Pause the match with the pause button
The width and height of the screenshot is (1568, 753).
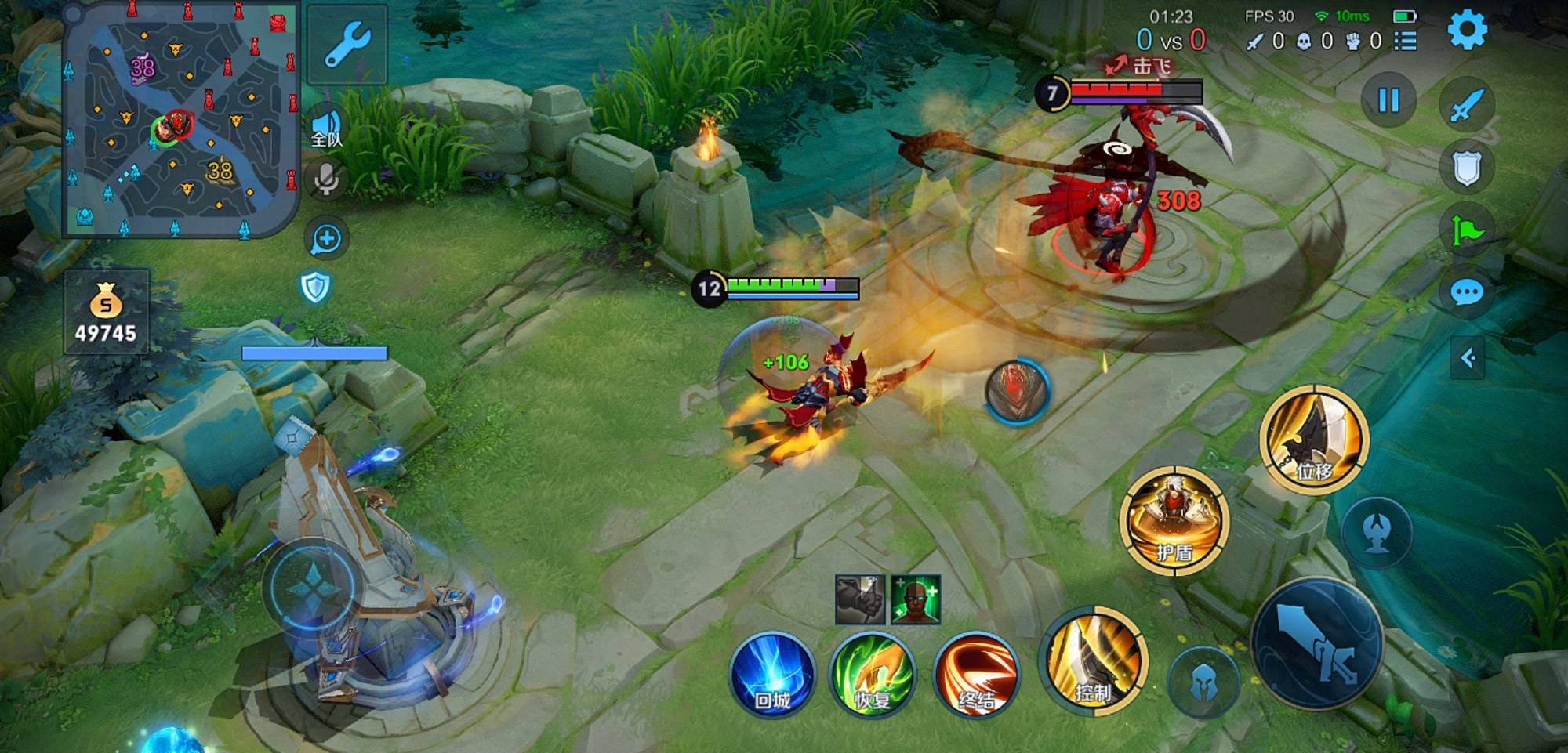click(x=1388, y=100)
